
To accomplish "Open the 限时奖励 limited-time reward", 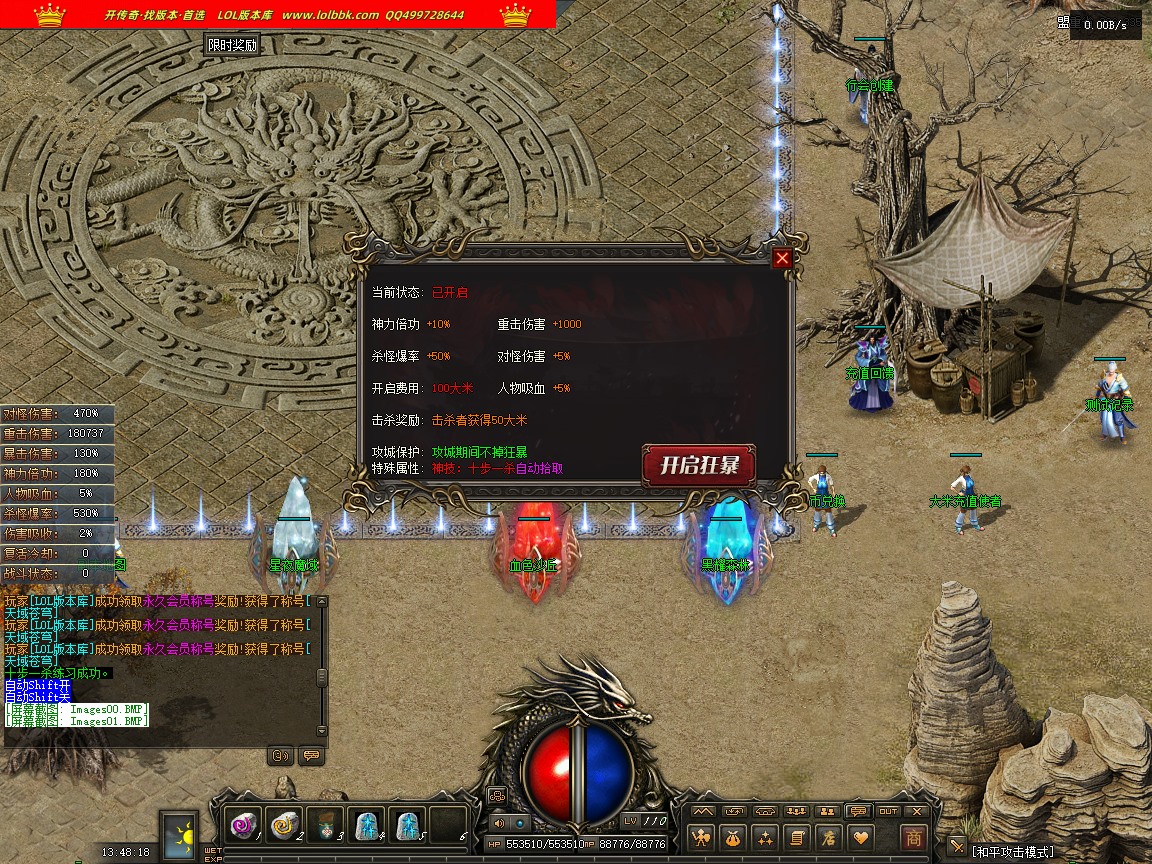I will tap(232, 45).
